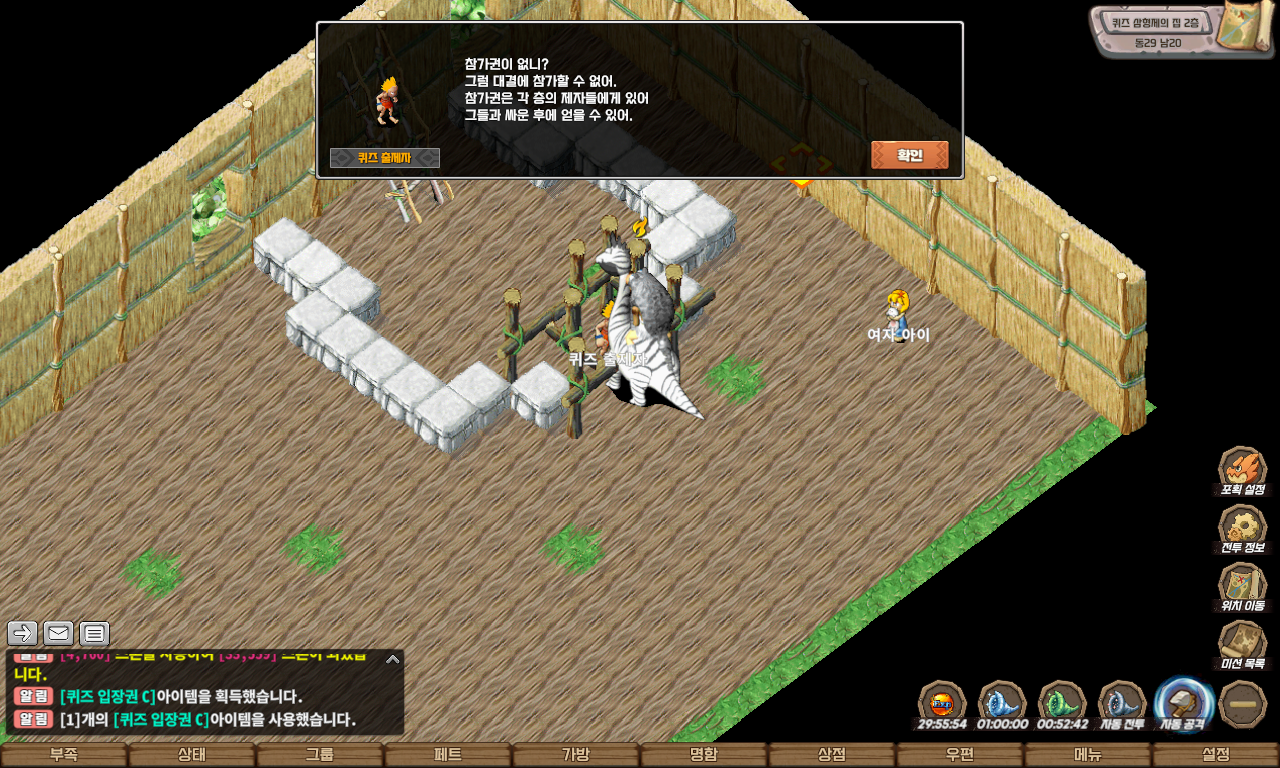Screen dimensions: 1280x768
Task: Open the 상점 shop menu
Action: coord(832,755)
